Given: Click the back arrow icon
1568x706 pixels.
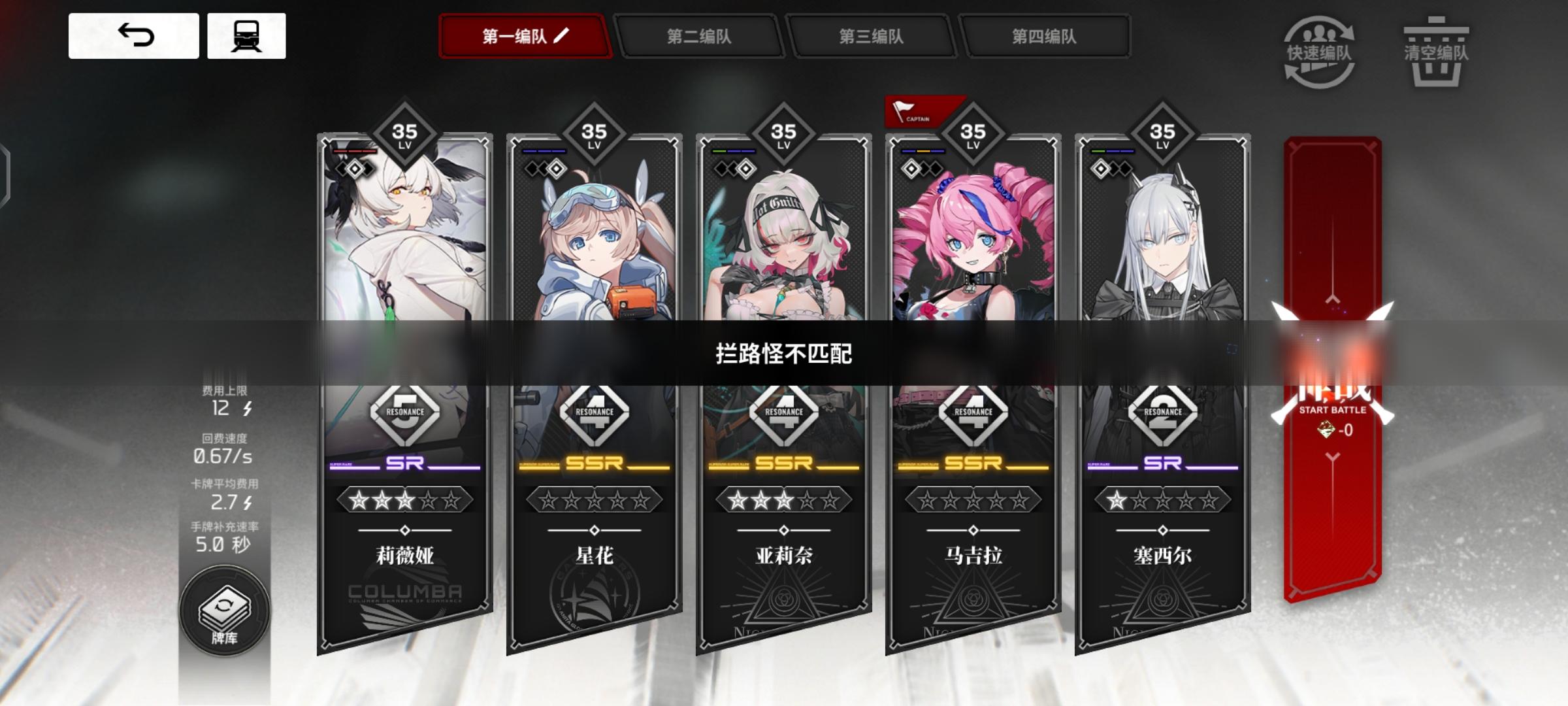Looking at the screenshot, I should tap(135, 37).
